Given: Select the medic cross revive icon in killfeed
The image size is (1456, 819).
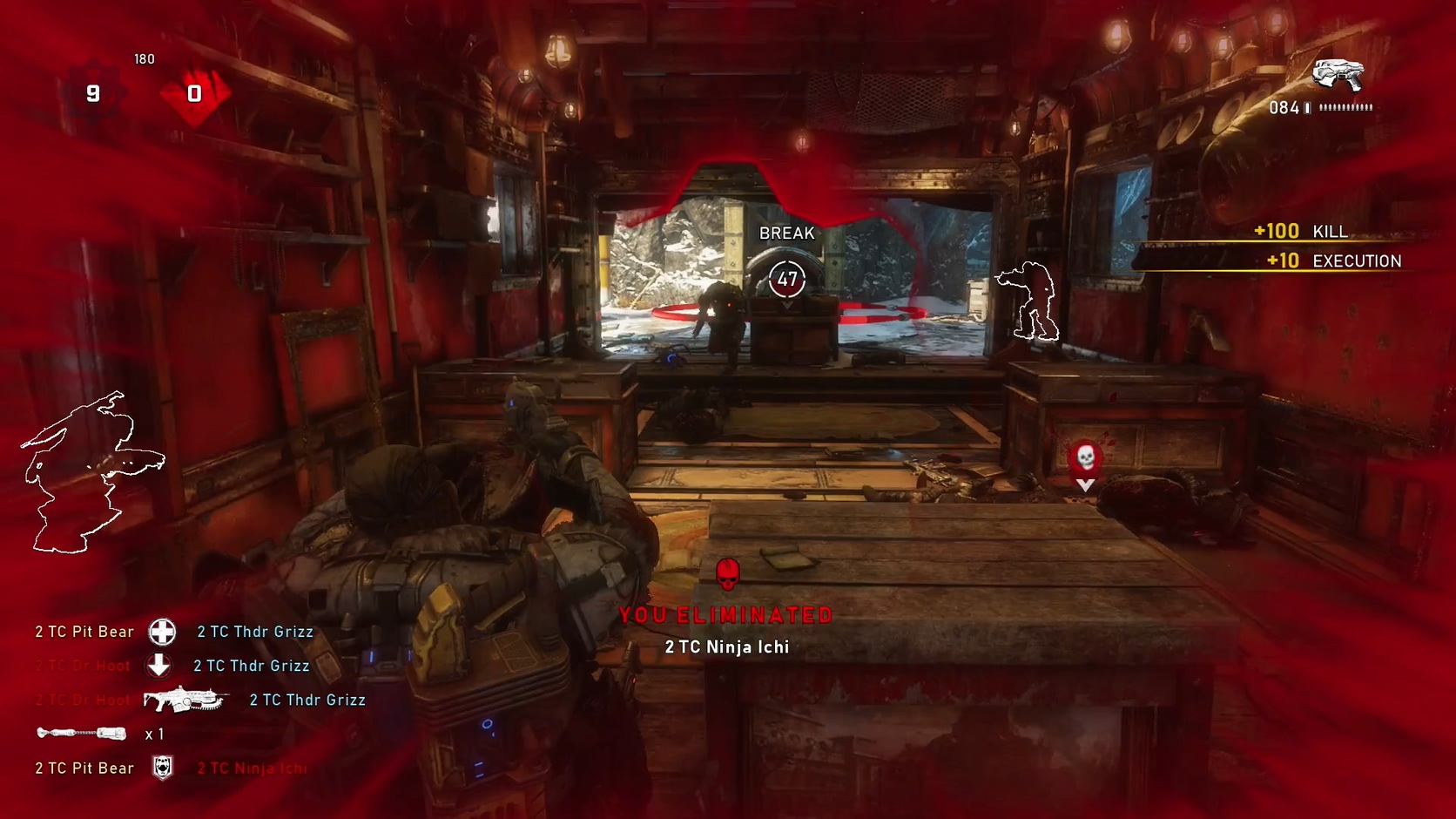Looking at the screenshot, I should click(x=162, y=631).
